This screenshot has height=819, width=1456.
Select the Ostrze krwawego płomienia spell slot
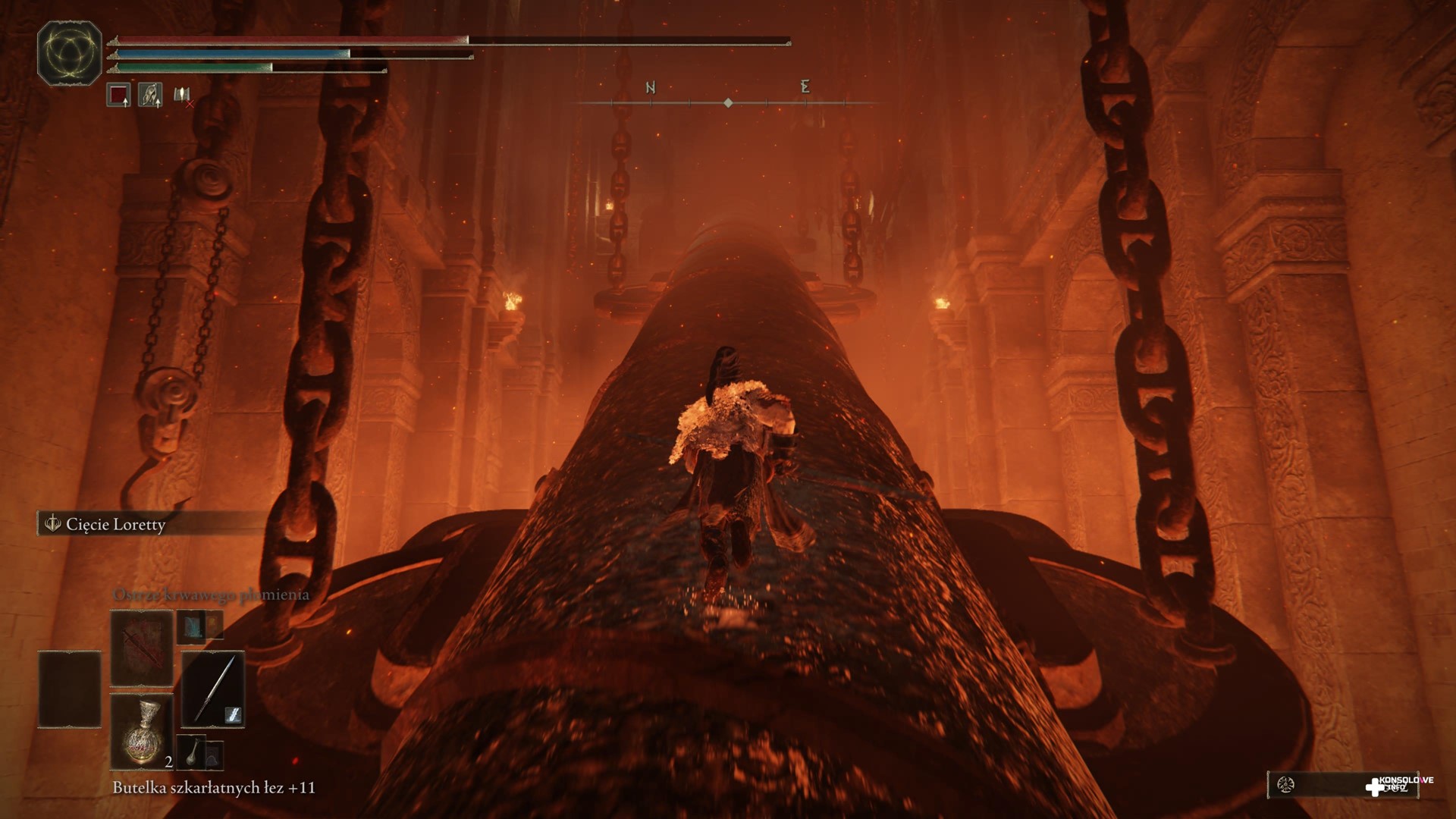tap(142, 648)
